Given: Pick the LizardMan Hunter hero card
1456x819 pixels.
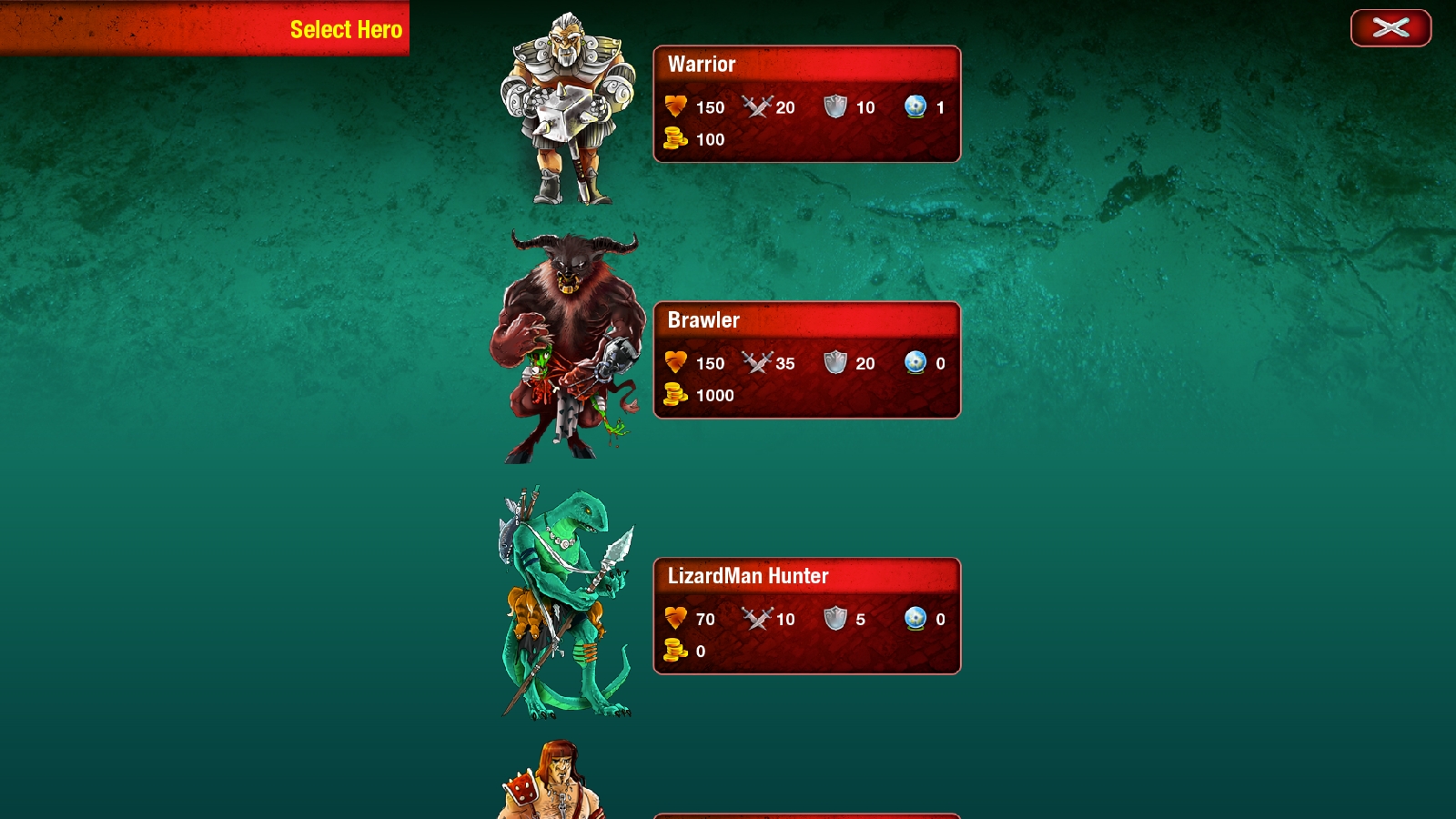Looking at the screenshot, I should (806, 616).
